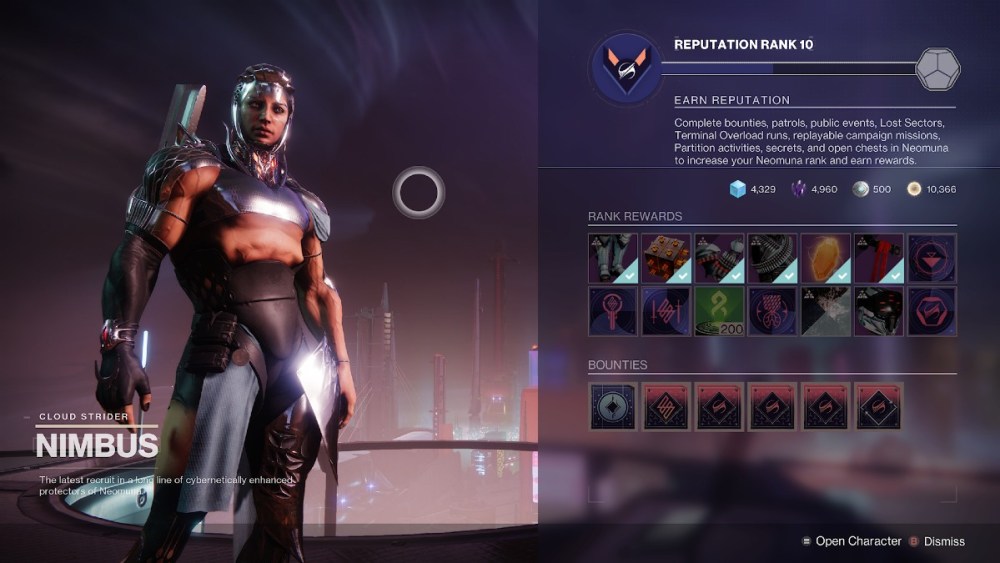Dismiss the Nimbus vendor screen

tap(944, 541)
